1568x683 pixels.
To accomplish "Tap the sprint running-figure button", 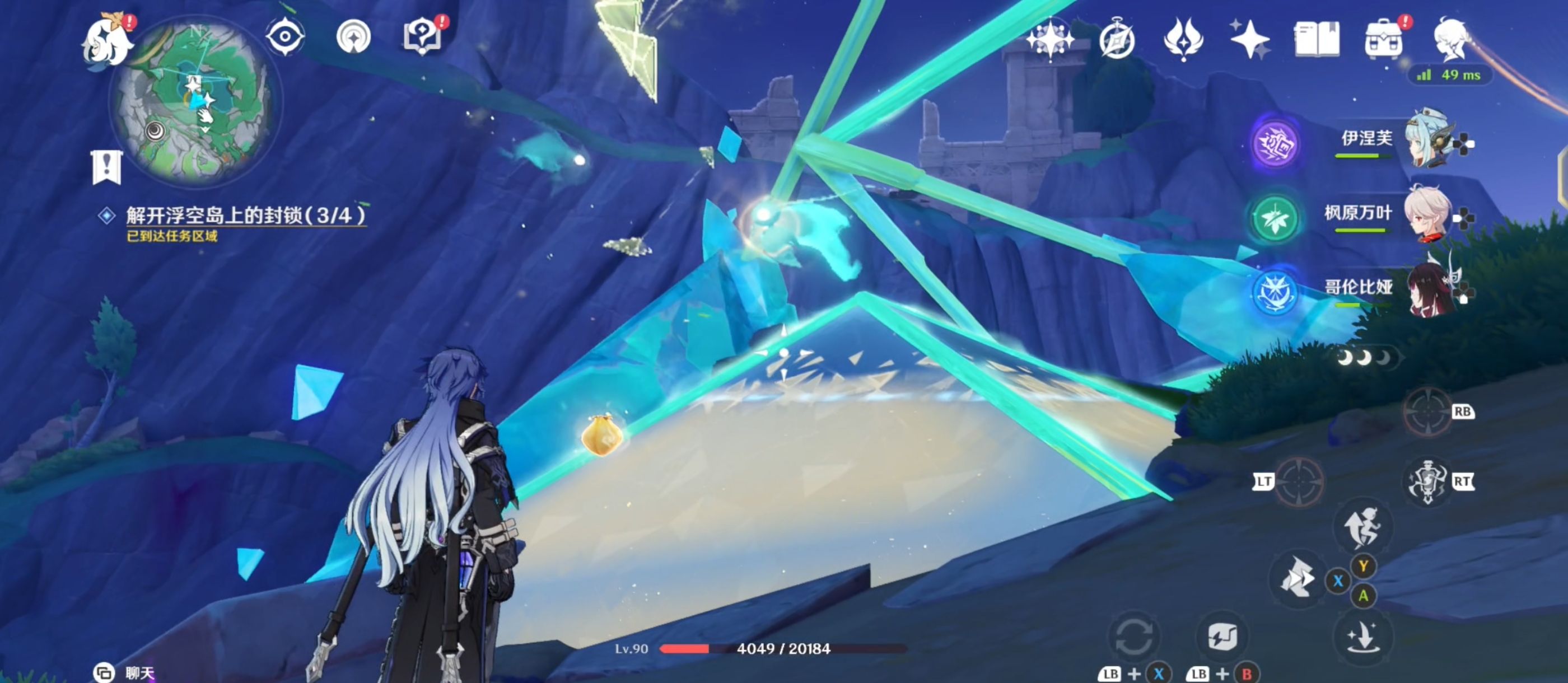I will tap(1364, 527).
